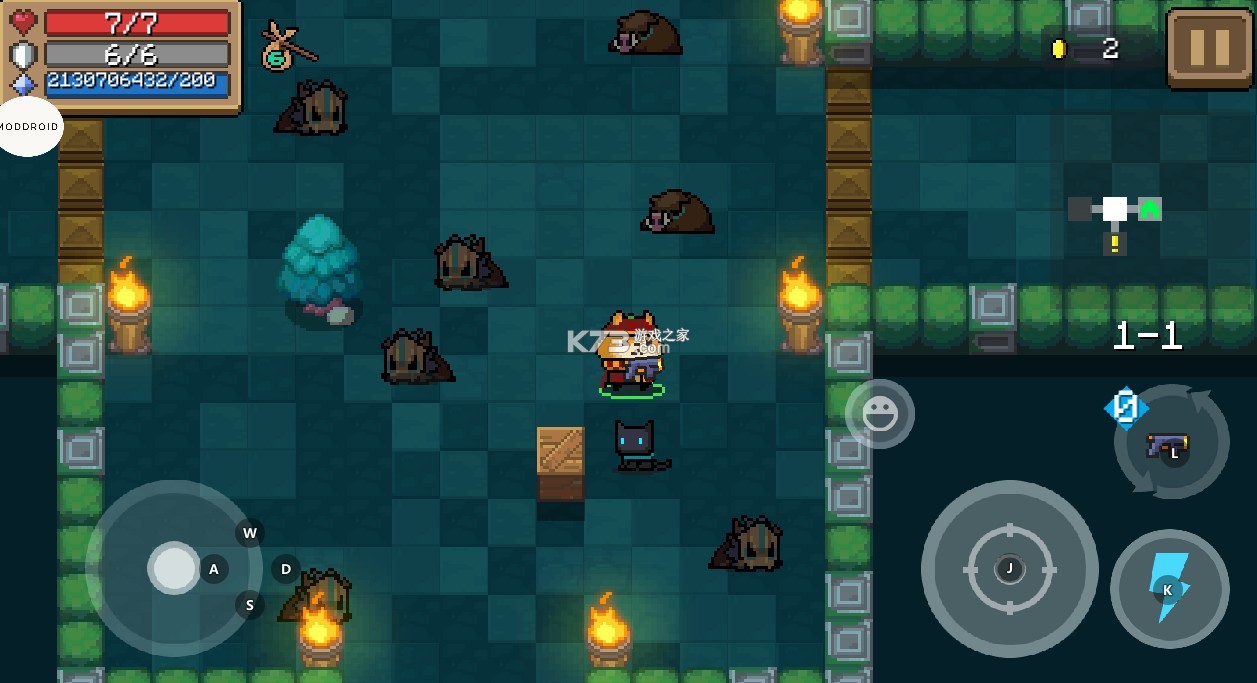
Task: Select the bindle sack buff icon
Action: (286, 46)
